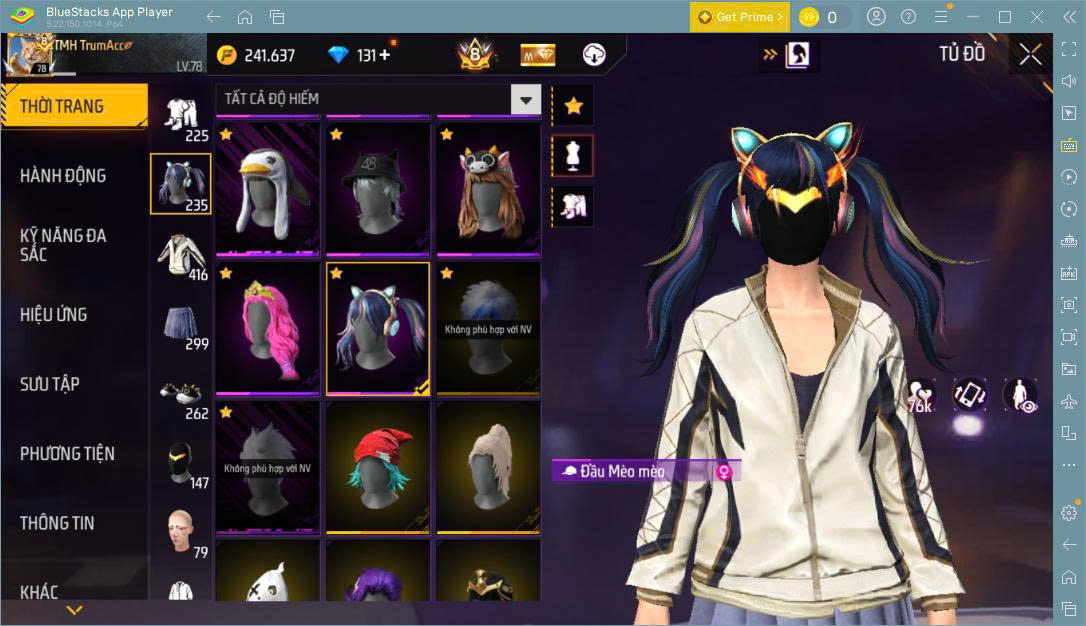Open the Sưu Tập tab
Viewport: 1086px width, 626px height.
[50, 384]
